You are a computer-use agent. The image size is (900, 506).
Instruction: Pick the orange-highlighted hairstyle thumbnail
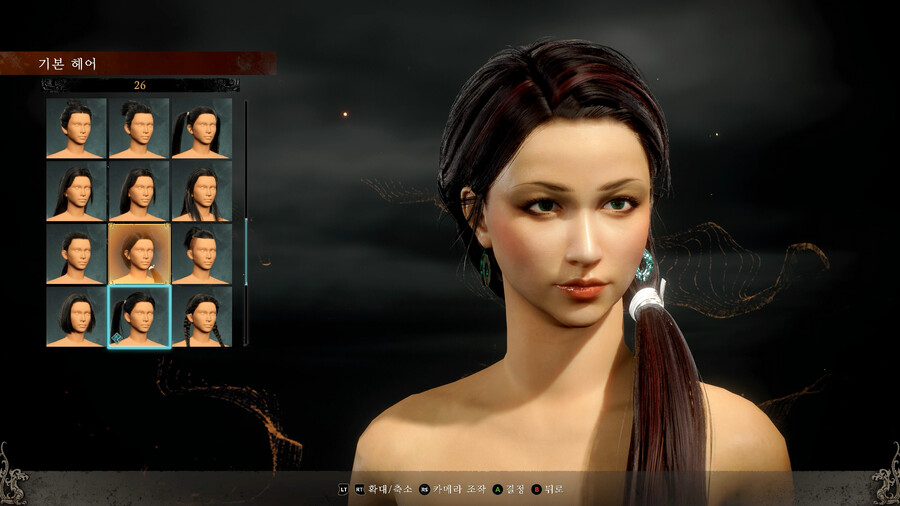tap(139, 253)
